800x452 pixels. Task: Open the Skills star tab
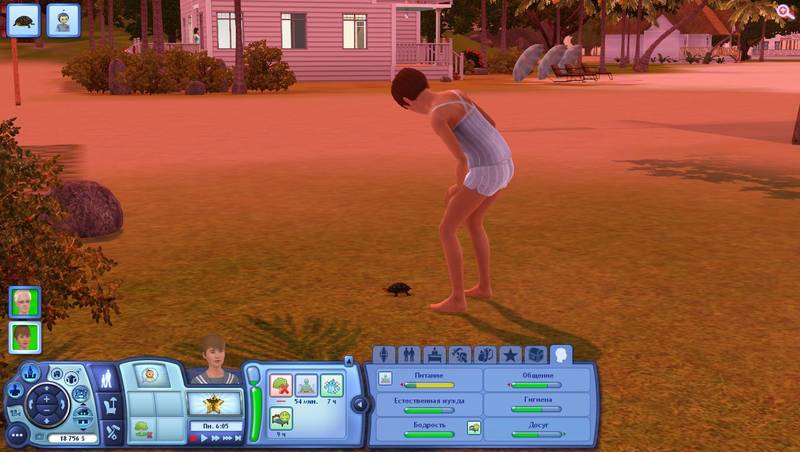coord(510,355)
